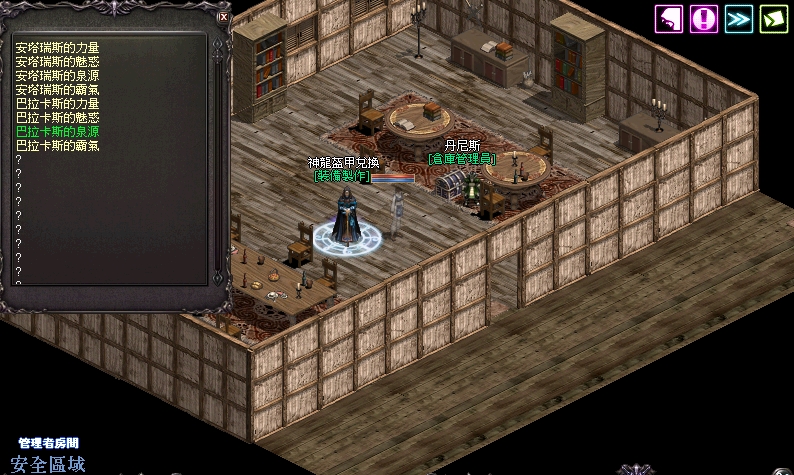Open the green envelope mail icon
This screenshot has width=794, height=475.
773,19
